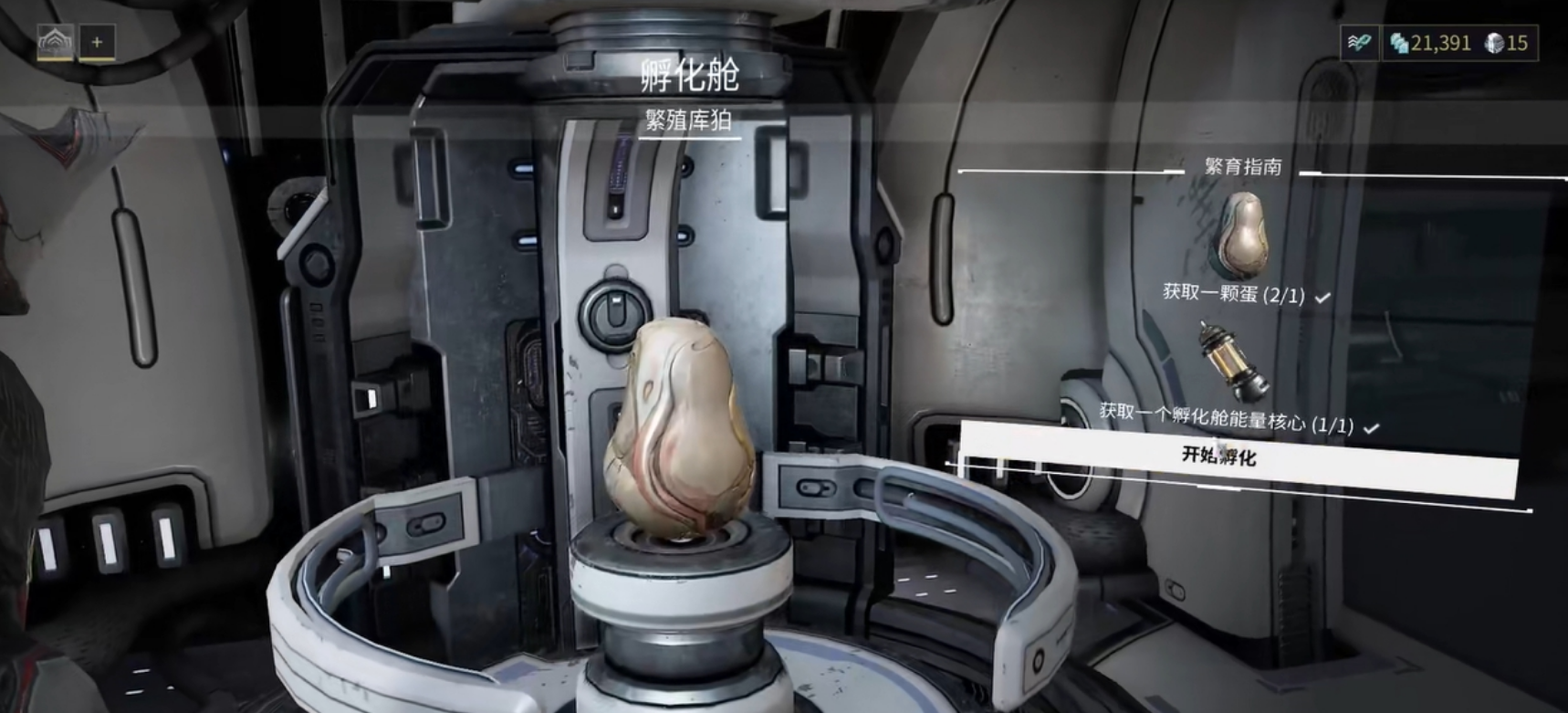Image resolution: width=1568 pixels, height=713 pixels.
Task: Select the incubator power core icon
Action: tap(1232, 362)
